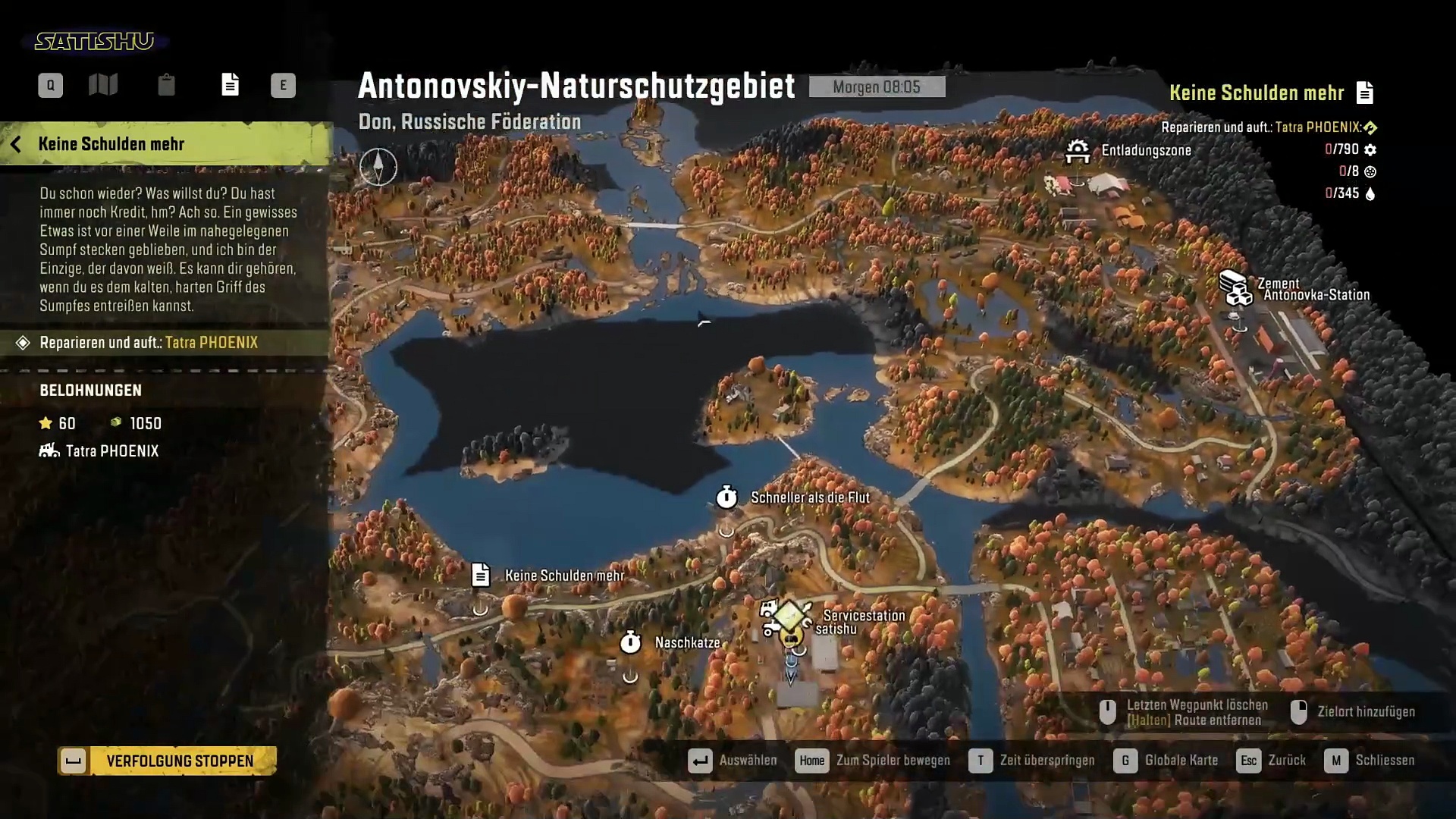
Task: Switch to the clipboard tasks tab
Action: tap(166, 85)
